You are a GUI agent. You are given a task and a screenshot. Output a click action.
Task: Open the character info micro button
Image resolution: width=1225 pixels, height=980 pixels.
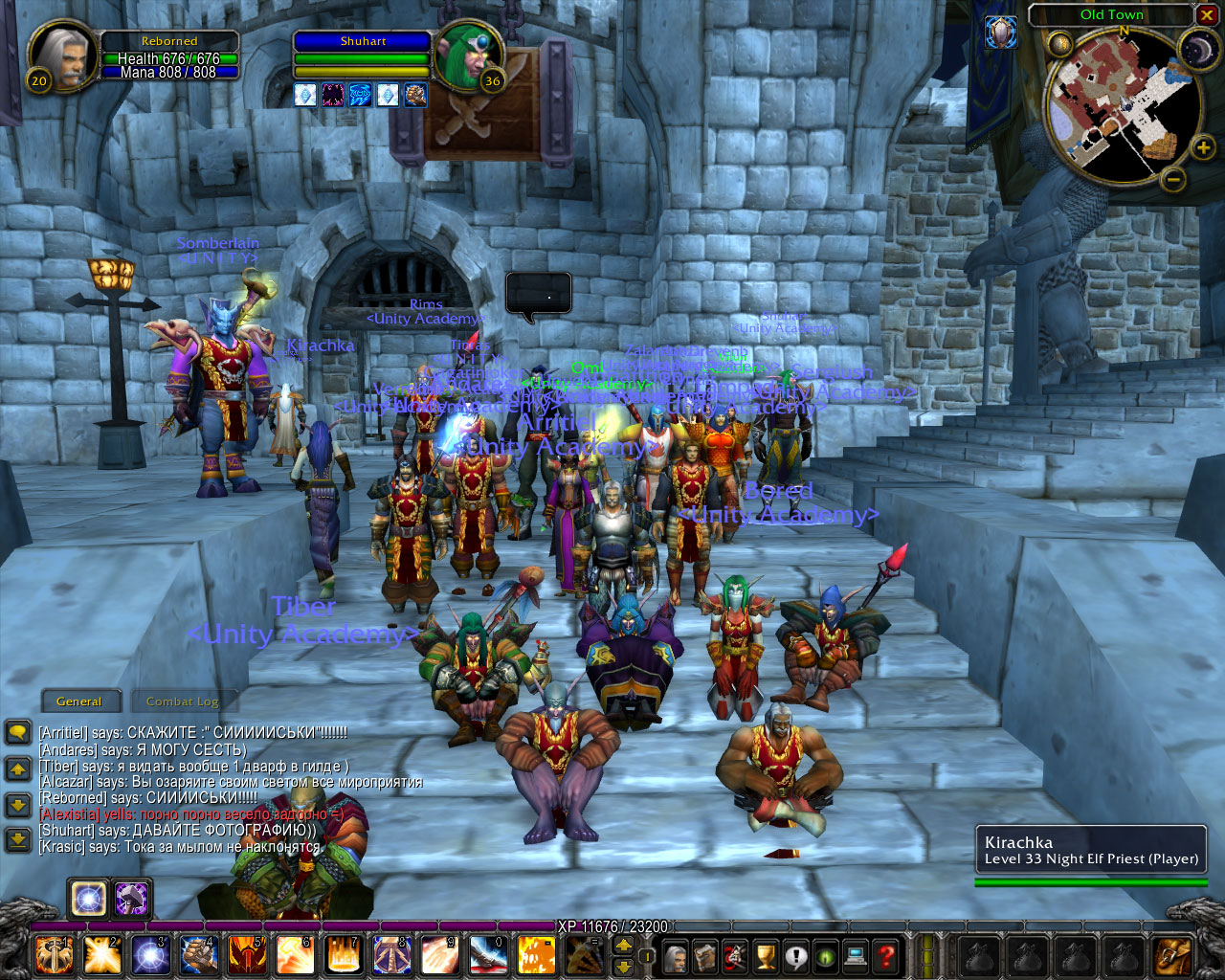[677, 955]
